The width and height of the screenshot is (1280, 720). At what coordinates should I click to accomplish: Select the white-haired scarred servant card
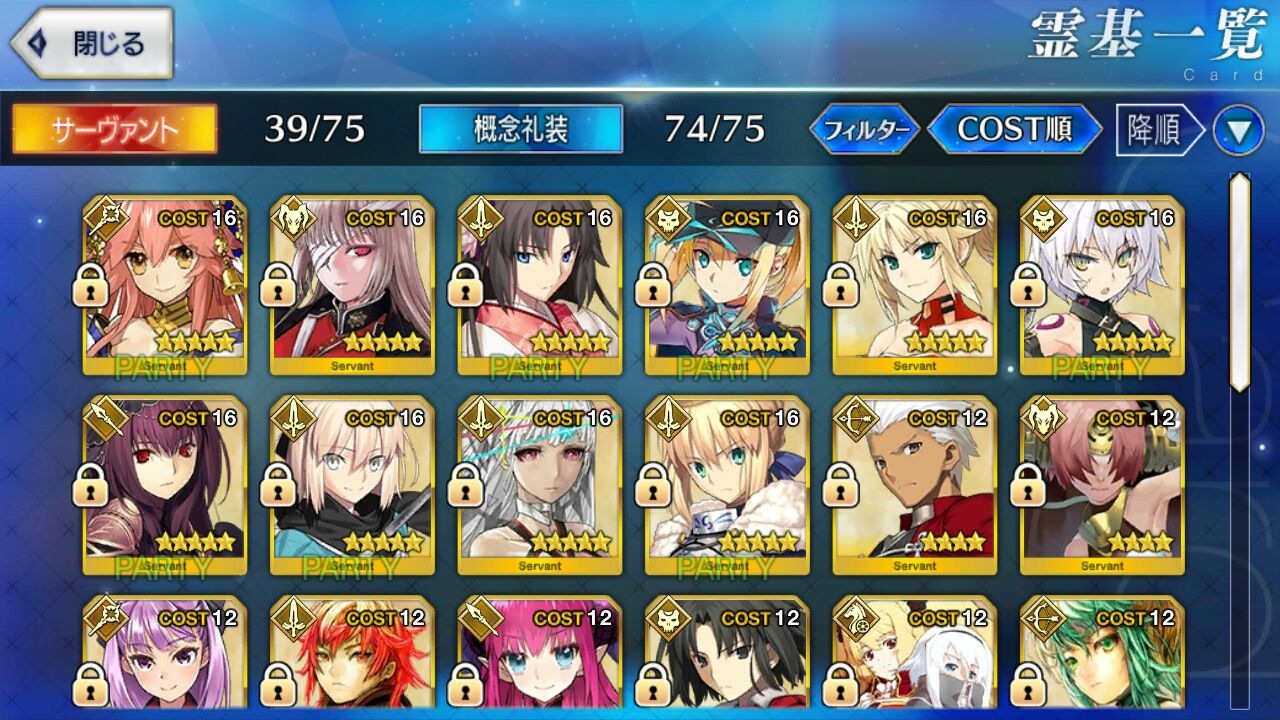point(1102,285)
